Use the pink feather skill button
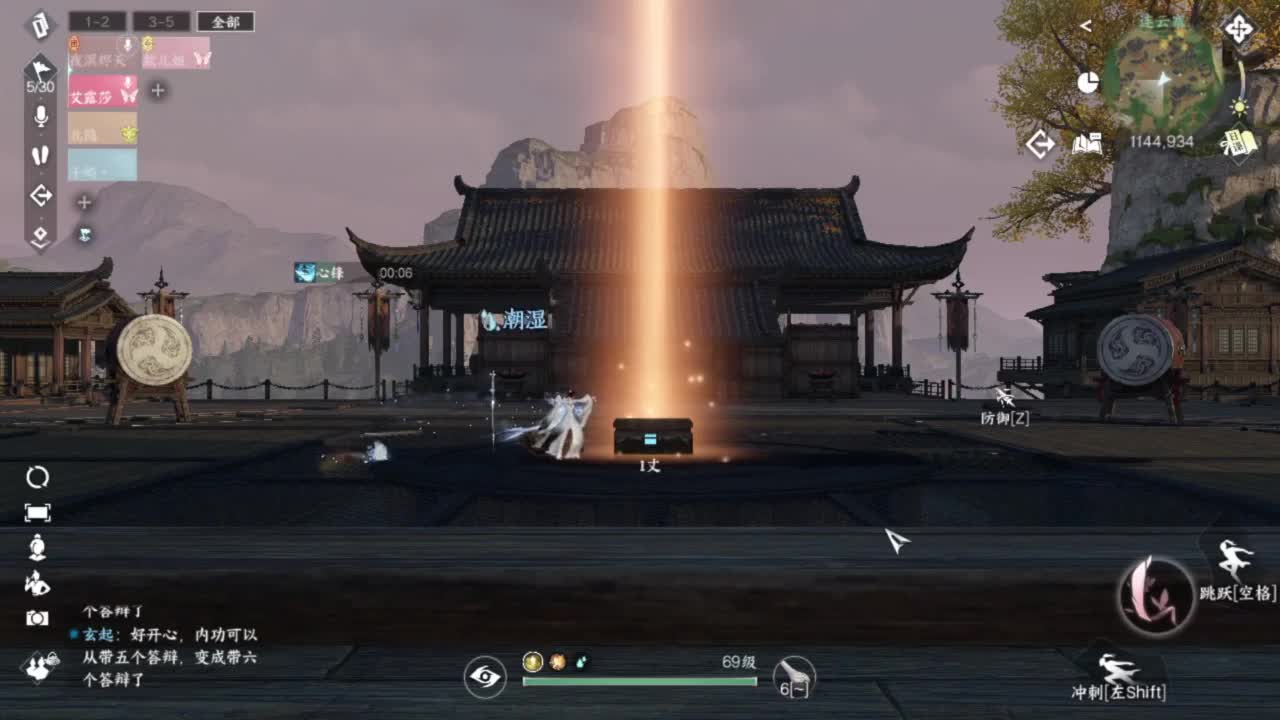 pos(1156,596)
